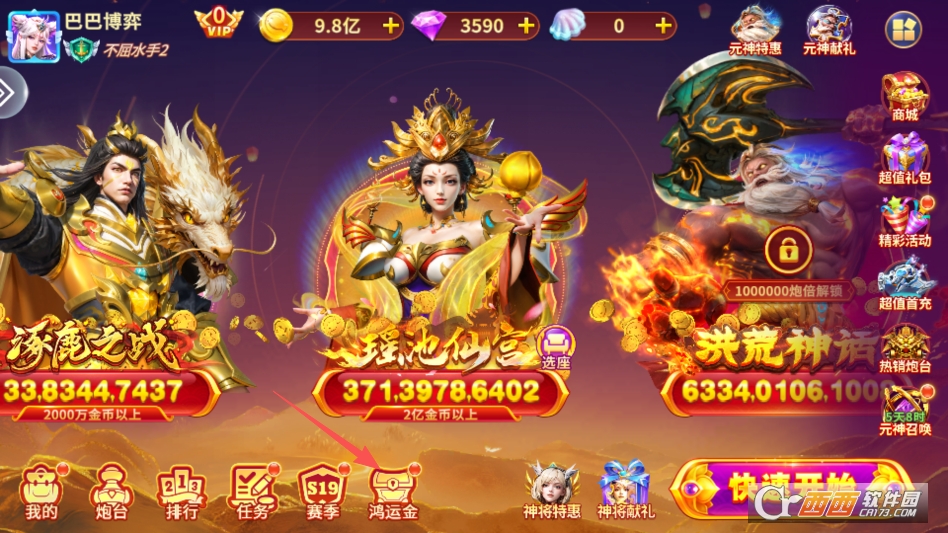
Task: Choose a seat with 选座 button
Action: [x=556, y=347]
